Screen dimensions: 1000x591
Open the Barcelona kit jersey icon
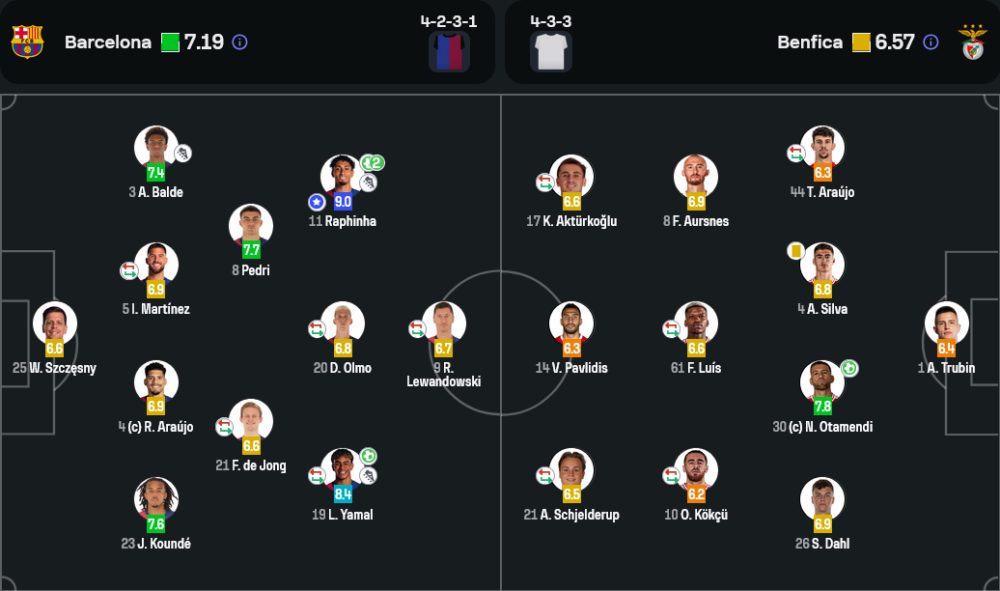coord(449,51)
